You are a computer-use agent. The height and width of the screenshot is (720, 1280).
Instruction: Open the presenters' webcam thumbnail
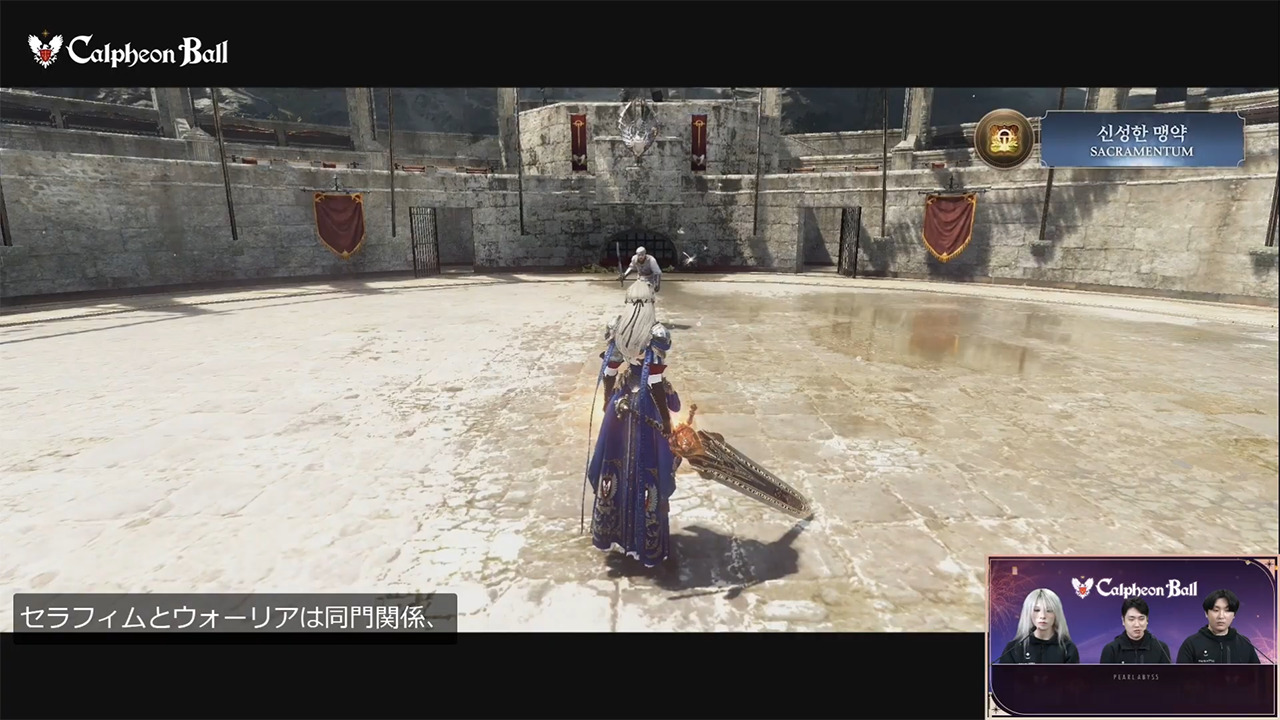point(1132,636)
